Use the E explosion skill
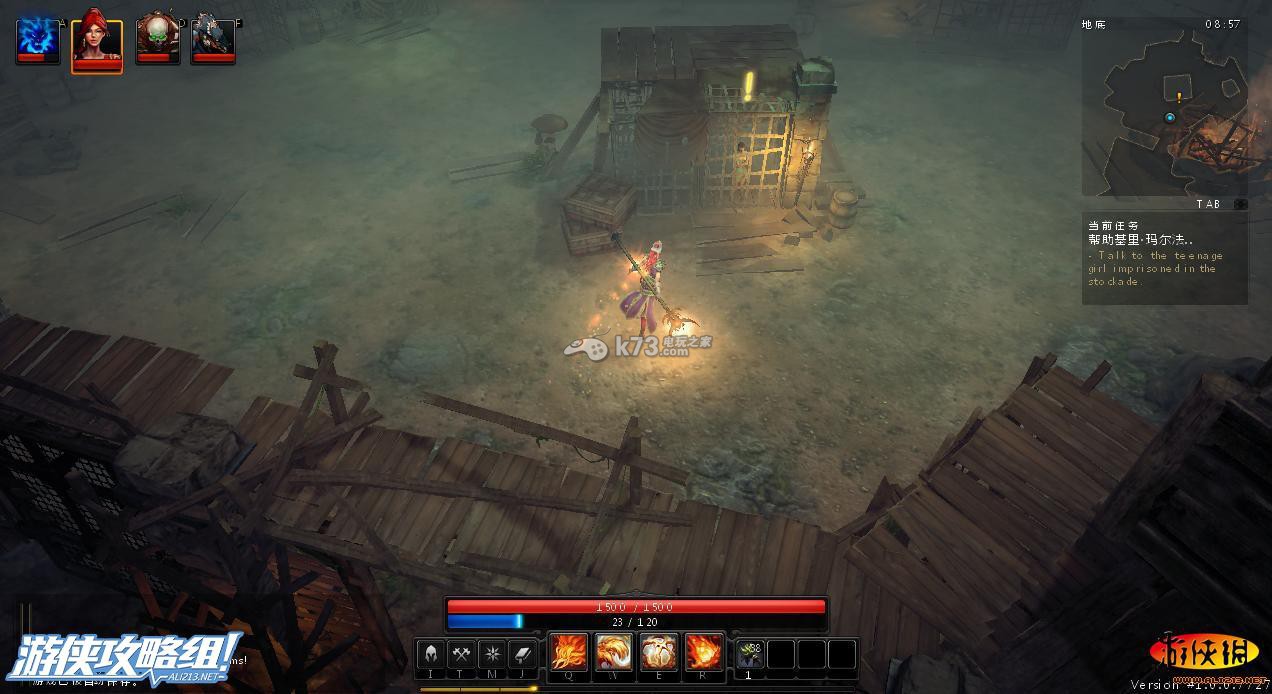This screenshot has height=694, width=1272. point(659,653)
